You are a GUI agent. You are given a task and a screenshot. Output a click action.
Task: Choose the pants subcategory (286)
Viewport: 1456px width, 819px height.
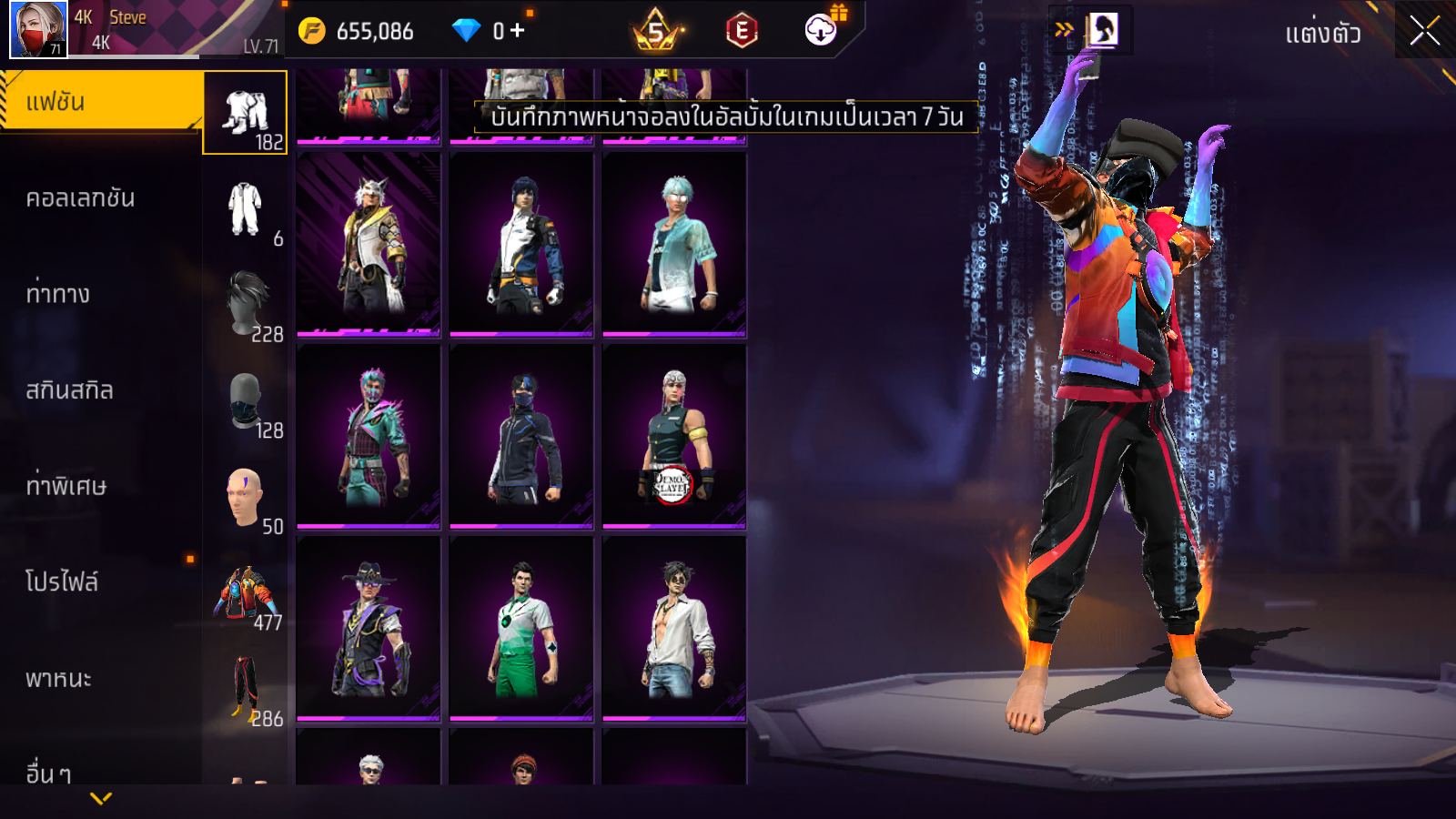[x=246, y=690]
